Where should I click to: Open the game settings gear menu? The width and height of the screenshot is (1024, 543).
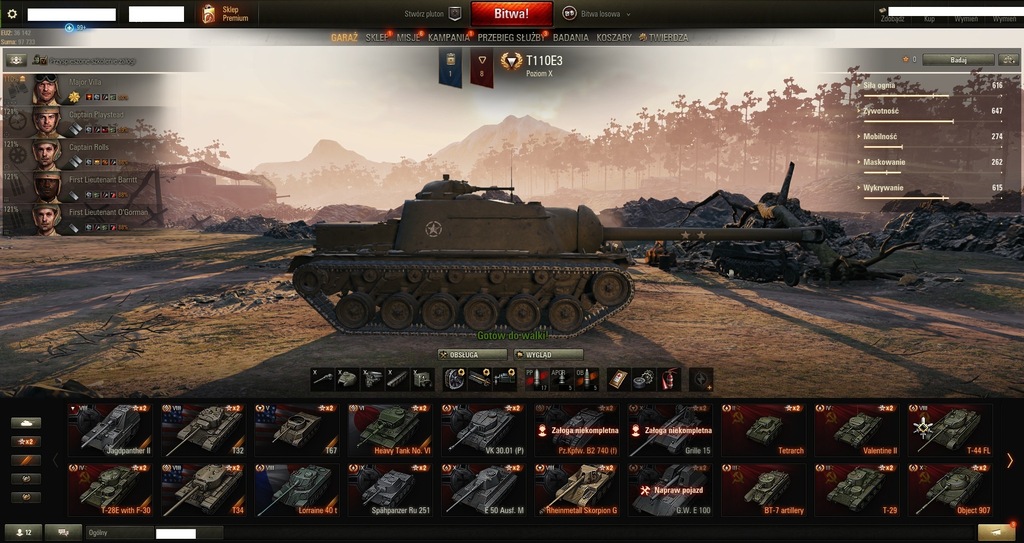[12, 14]
